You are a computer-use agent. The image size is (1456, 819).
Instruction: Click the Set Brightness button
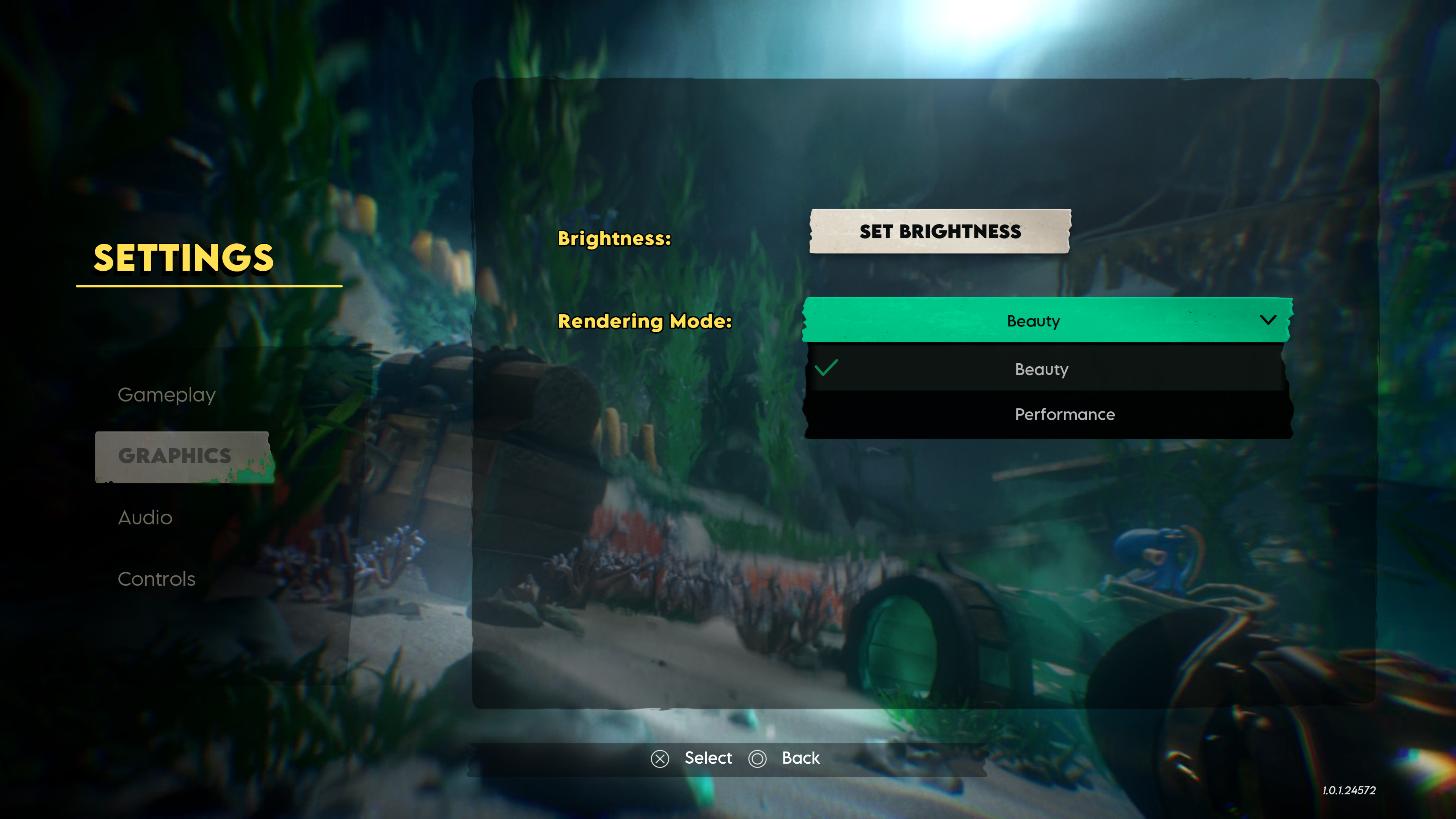click(940, 231)
